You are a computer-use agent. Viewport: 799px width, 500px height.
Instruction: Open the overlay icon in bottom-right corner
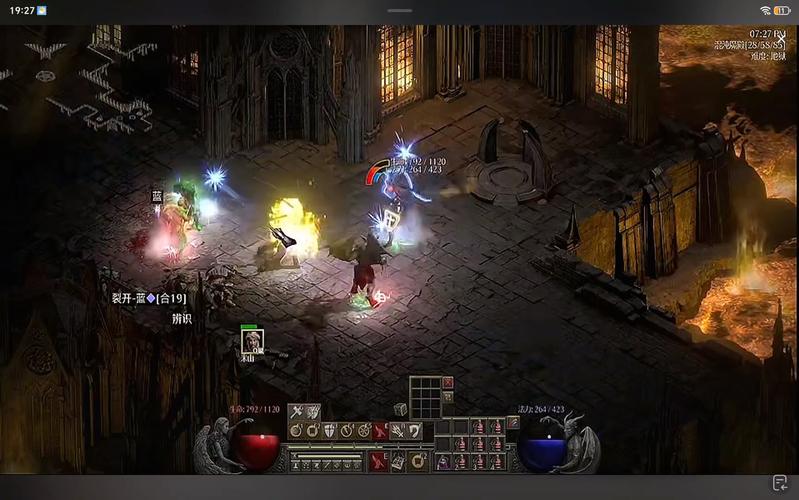point(780,483)
